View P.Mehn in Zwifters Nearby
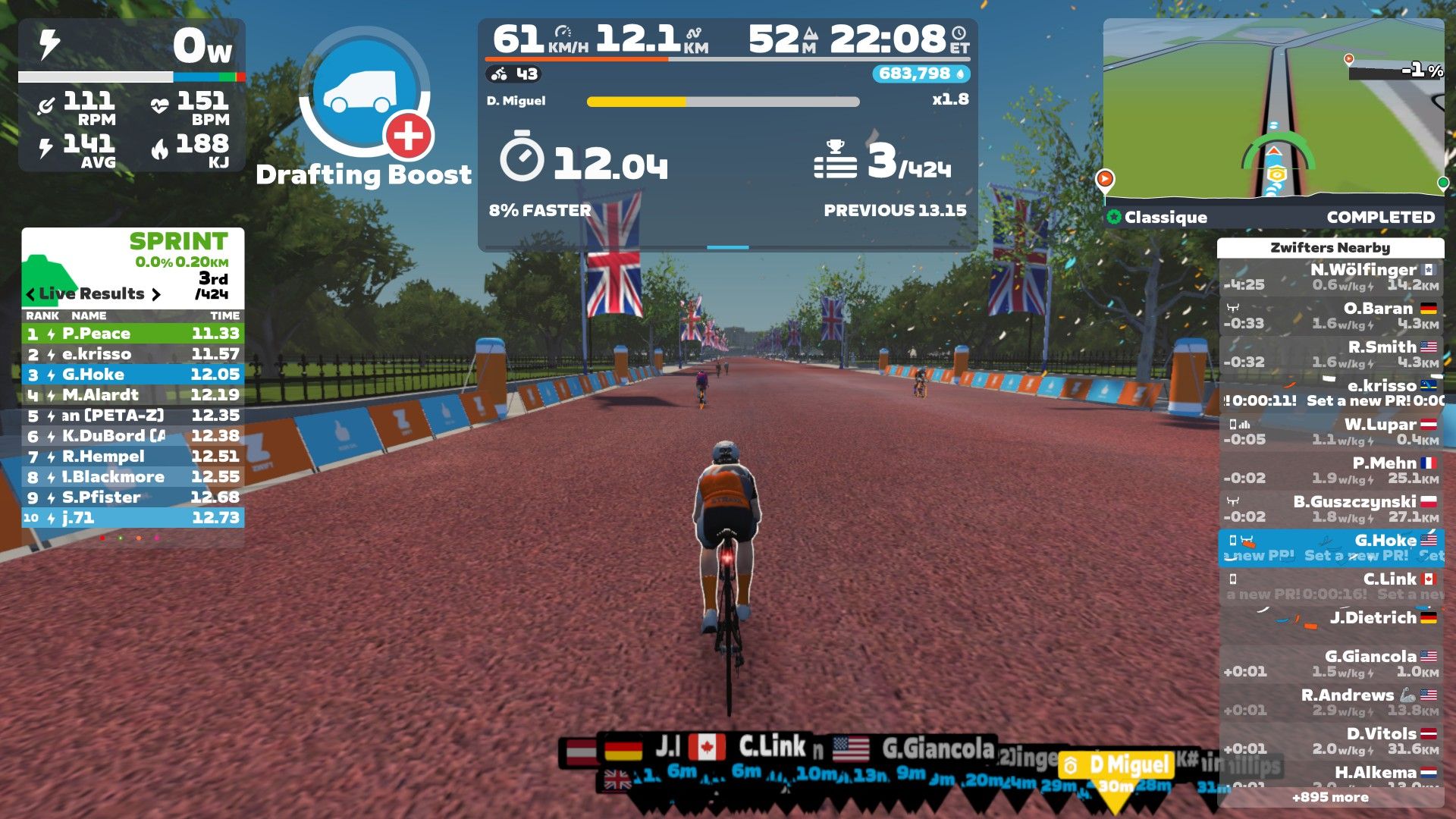 1330,470
